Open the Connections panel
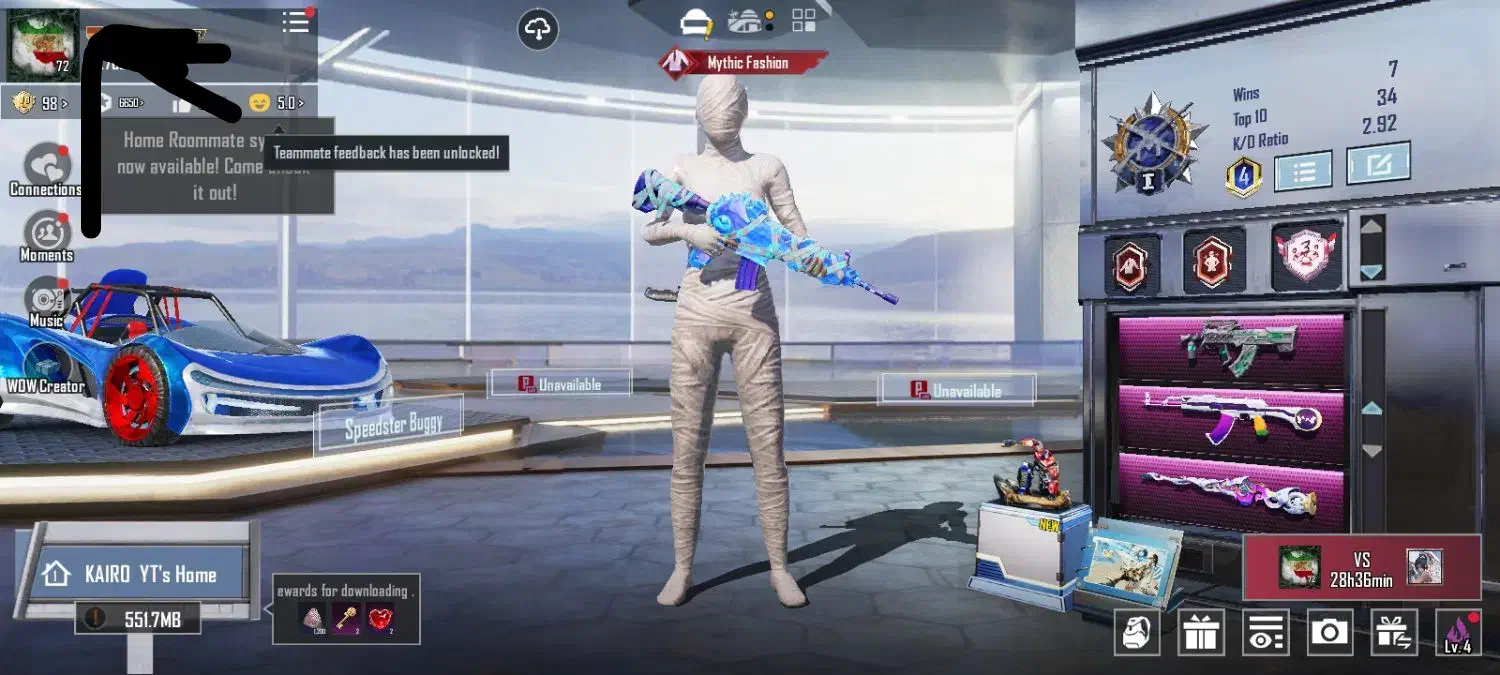Image resolution: width=1500 pixels, height=675 pixels. (46, 168)
